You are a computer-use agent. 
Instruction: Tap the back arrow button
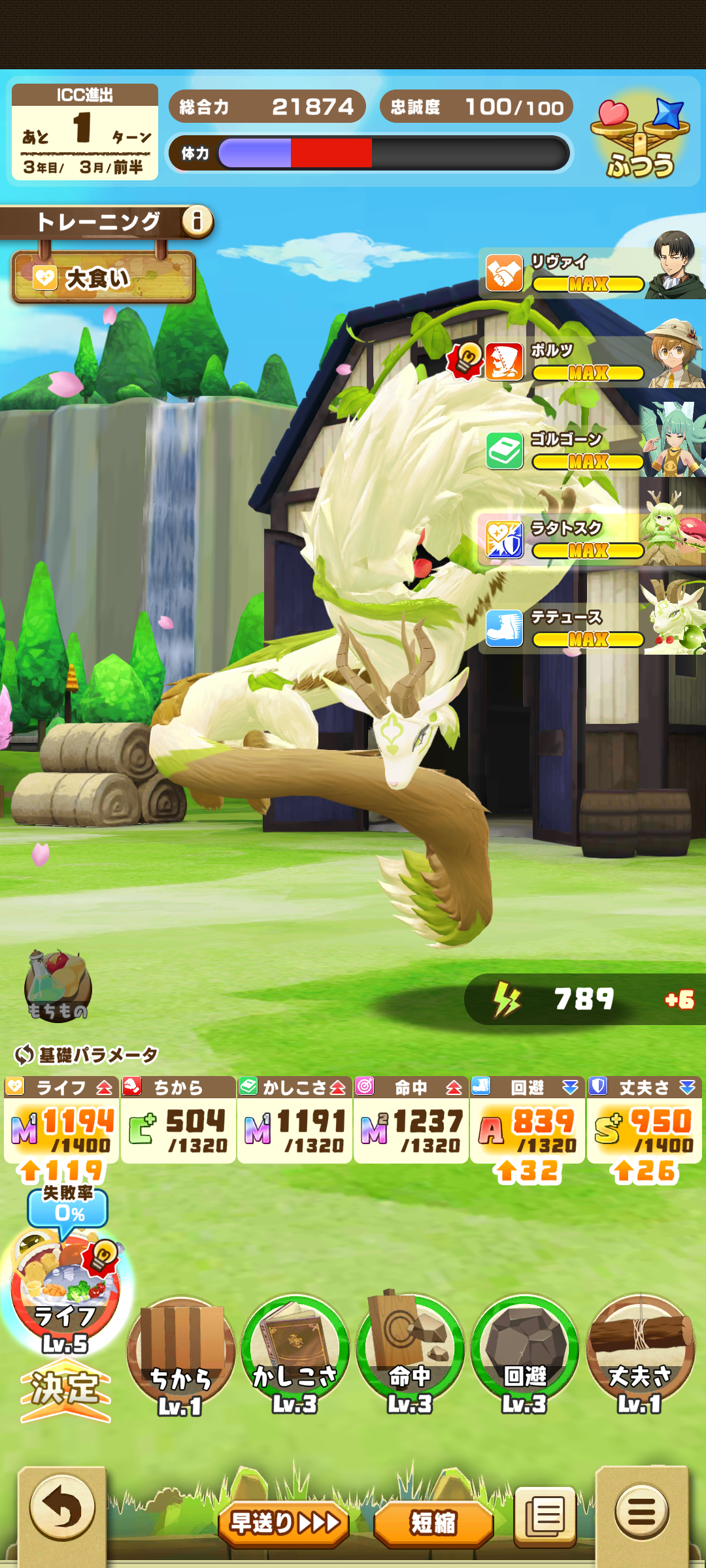63,1509
